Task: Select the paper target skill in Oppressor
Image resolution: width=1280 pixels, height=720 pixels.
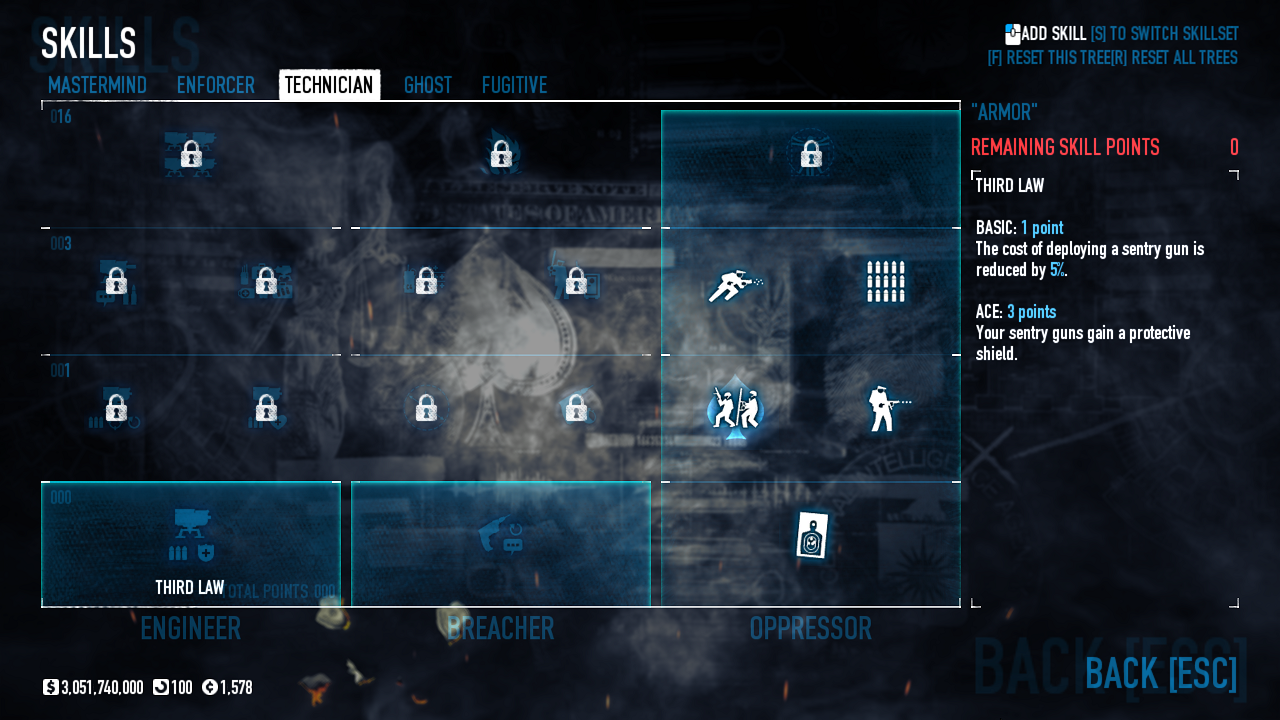Action: click(x=811, y=535)
